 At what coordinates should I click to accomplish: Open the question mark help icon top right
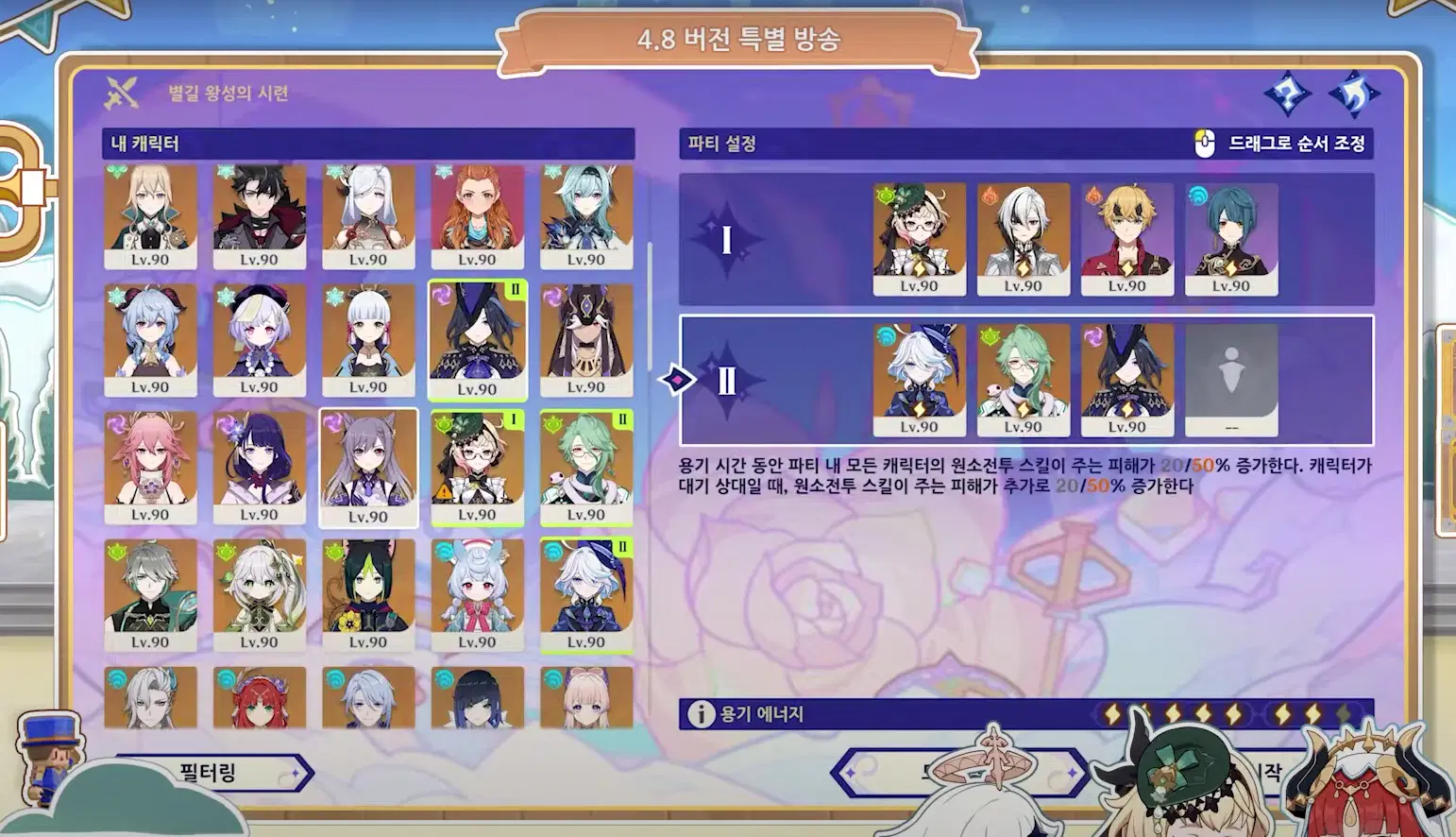1287,94
